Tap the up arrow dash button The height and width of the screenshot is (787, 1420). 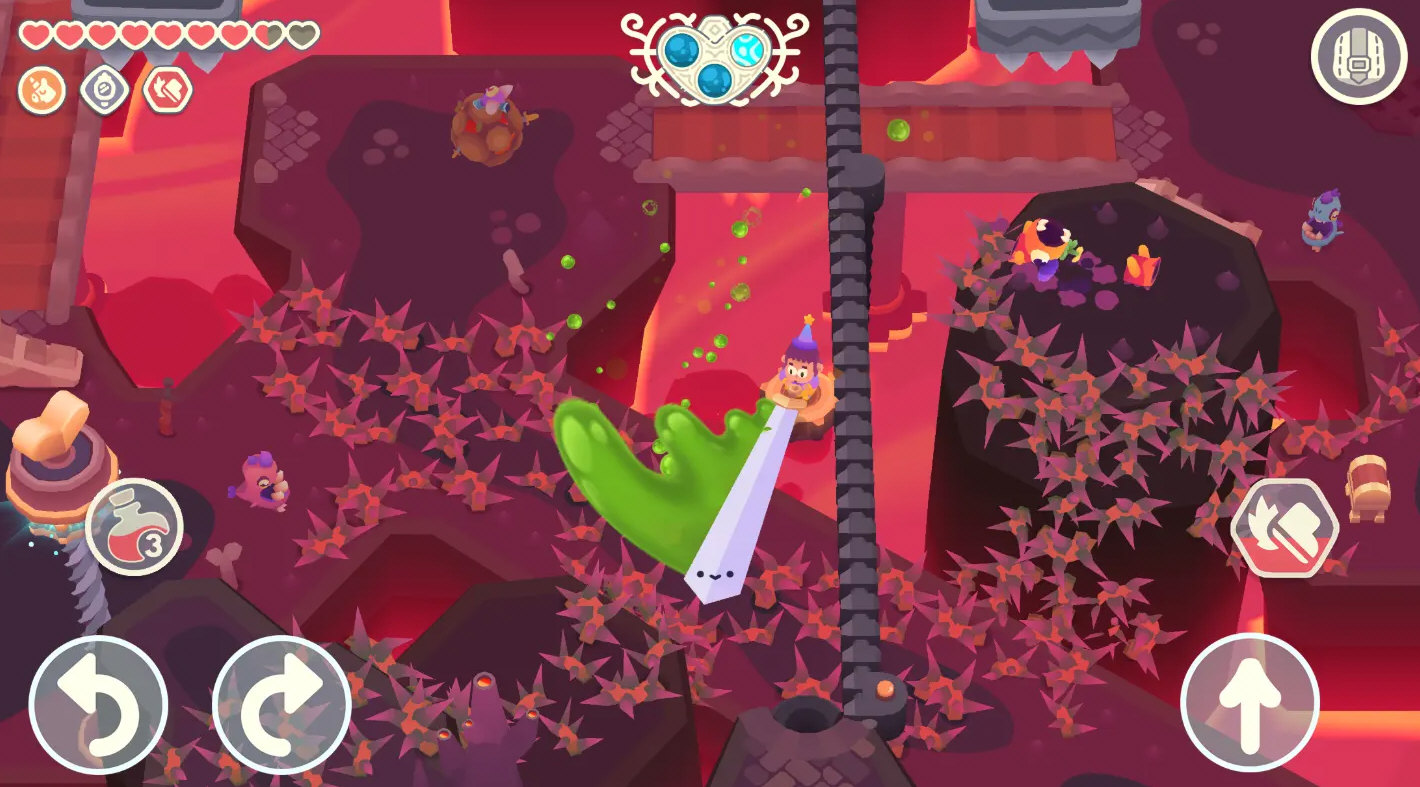coord(1249,702)
